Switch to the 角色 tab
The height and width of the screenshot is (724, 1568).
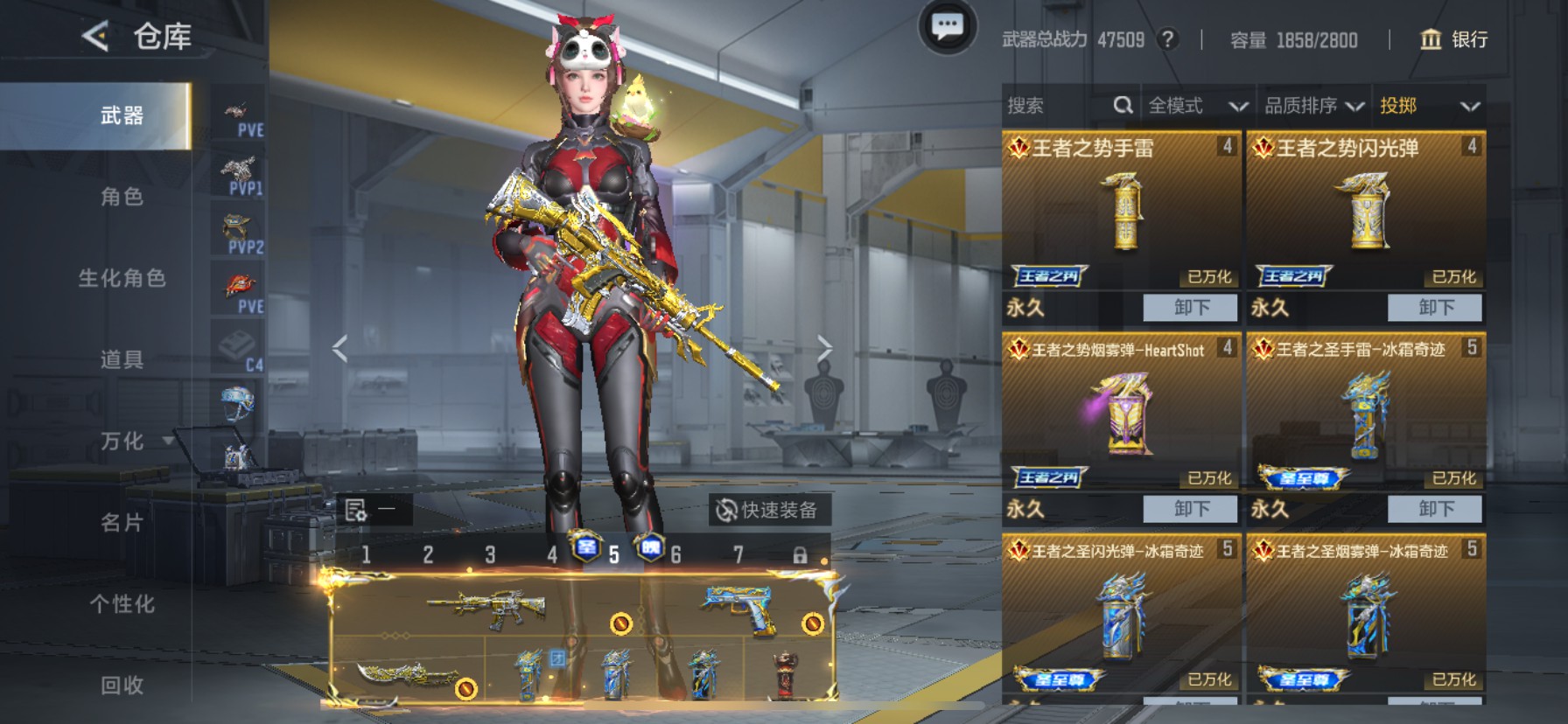pyautogui.click(x=122, y=197)
